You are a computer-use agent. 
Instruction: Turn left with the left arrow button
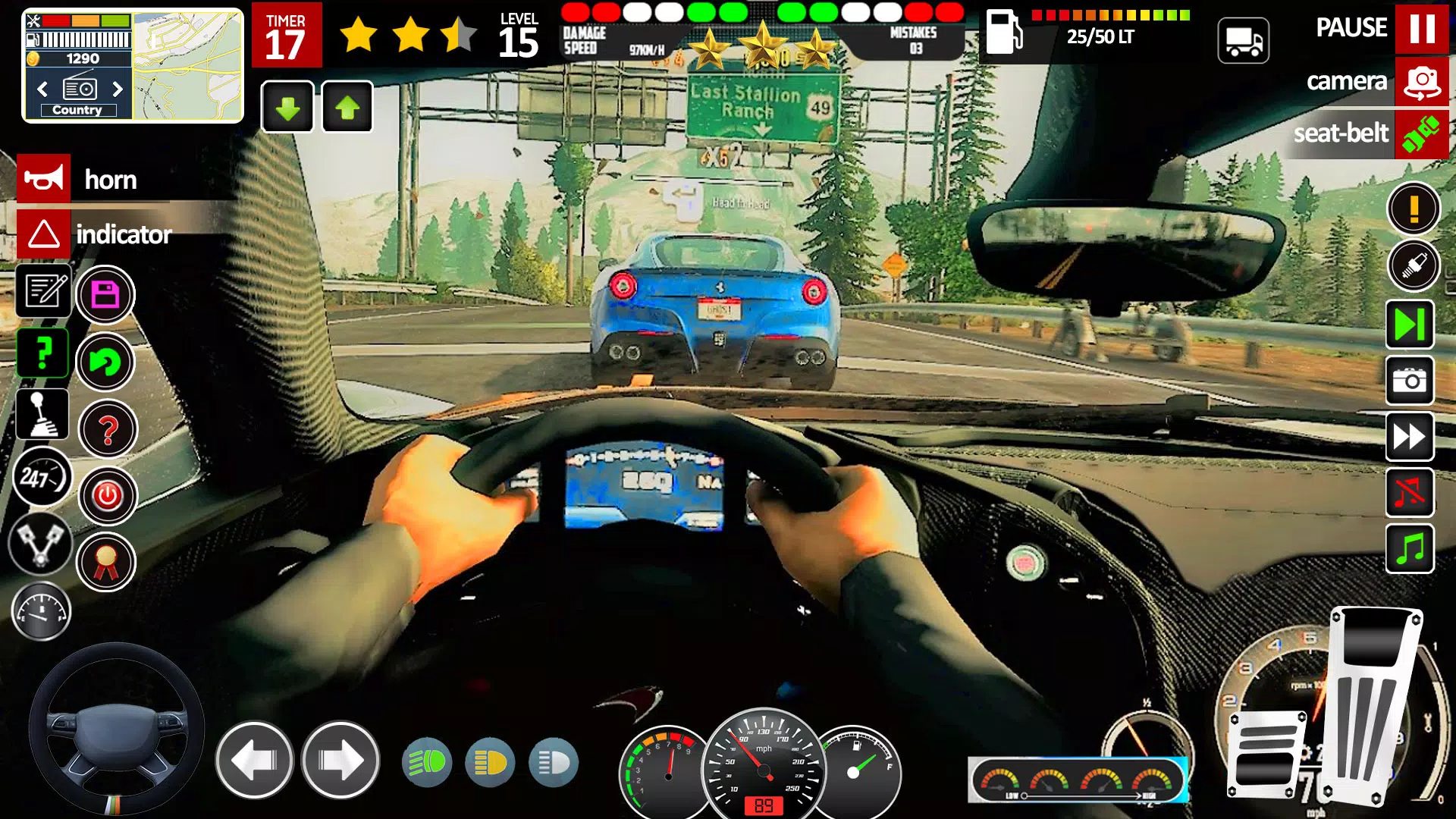click(x=254, y=760)
